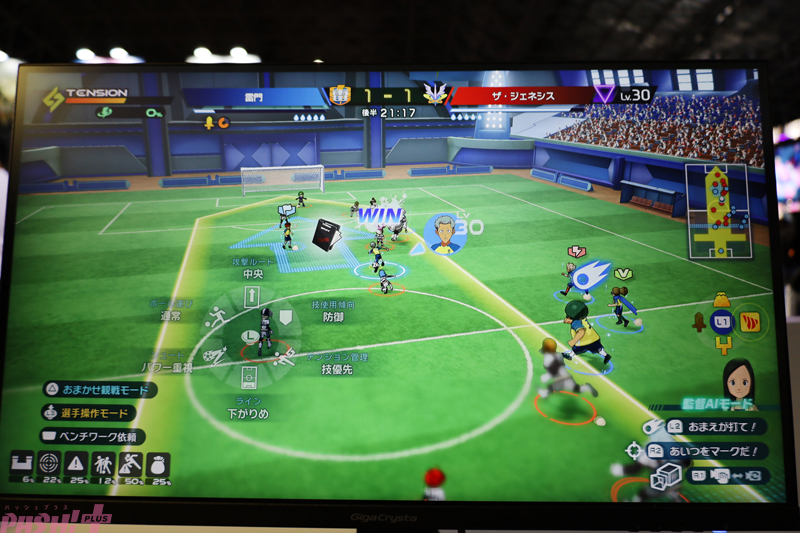The height and width of the screenshot is (533, 800).
Task: Click the stadium bench stat icon
Action: click(22, 464)
